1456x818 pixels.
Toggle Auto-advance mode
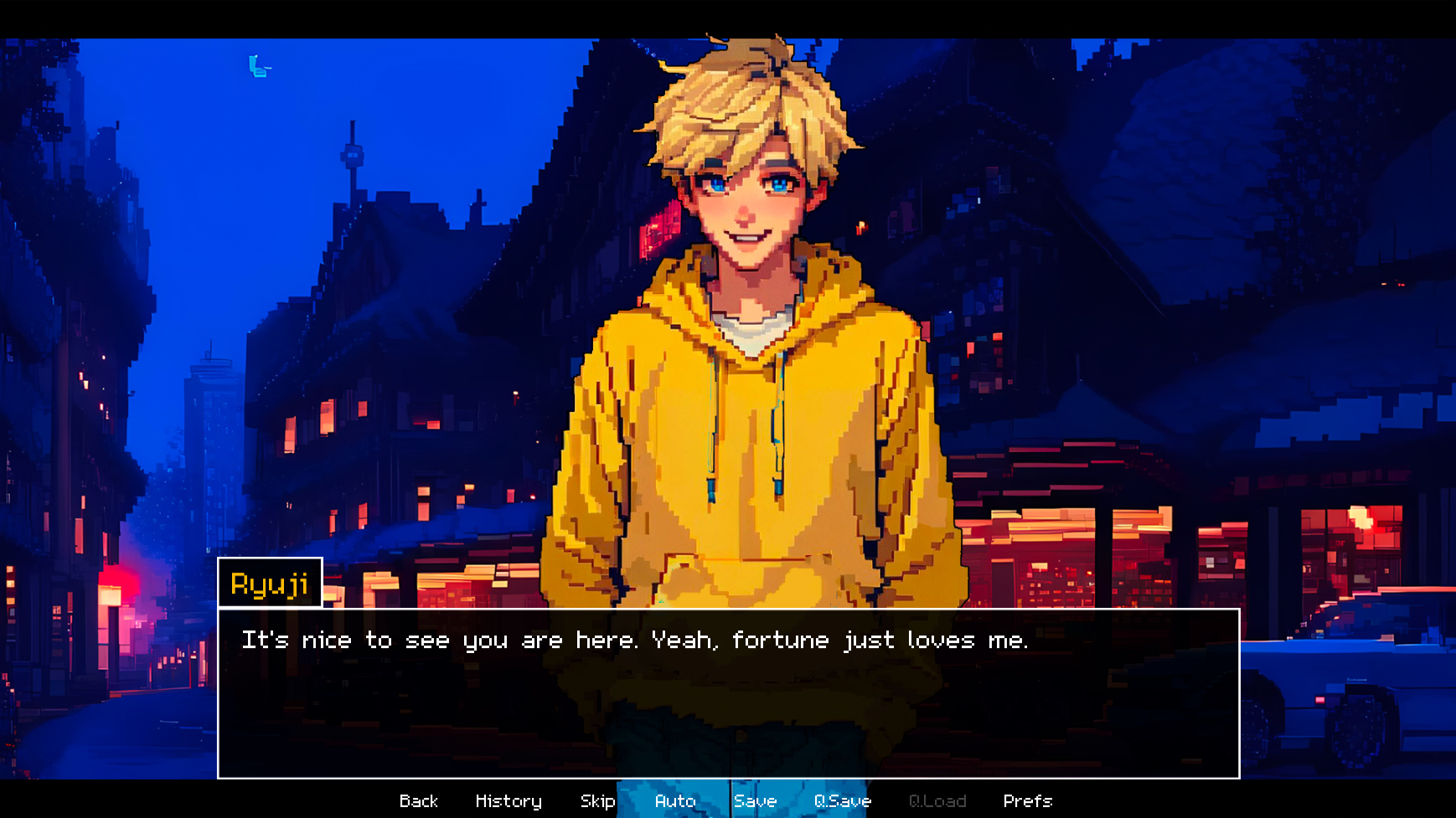point(675,801)
